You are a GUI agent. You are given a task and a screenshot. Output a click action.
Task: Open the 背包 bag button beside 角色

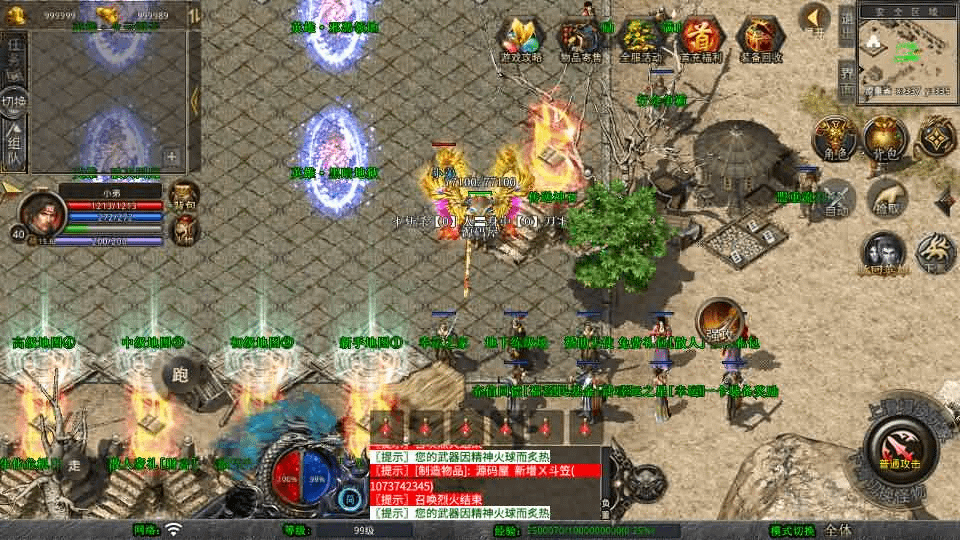point(884,138)
